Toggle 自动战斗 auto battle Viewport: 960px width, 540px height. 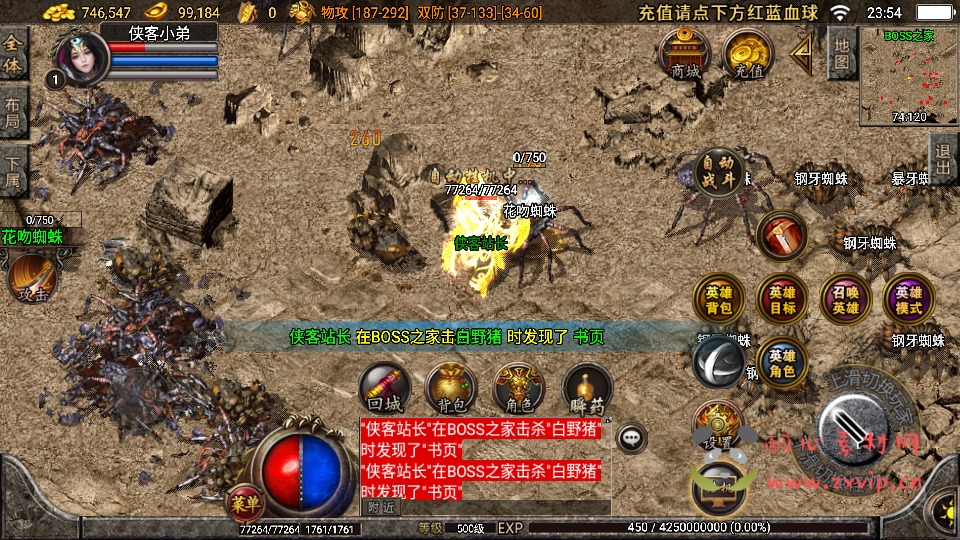coord(719,174)
